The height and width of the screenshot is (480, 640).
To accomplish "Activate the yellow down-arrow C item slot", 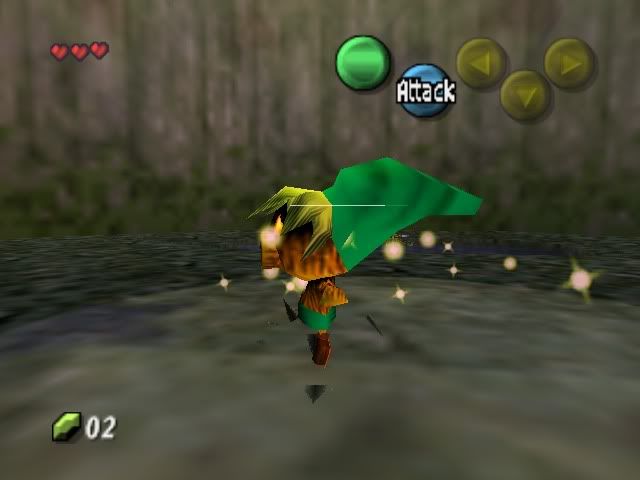I will click(525, 95).
